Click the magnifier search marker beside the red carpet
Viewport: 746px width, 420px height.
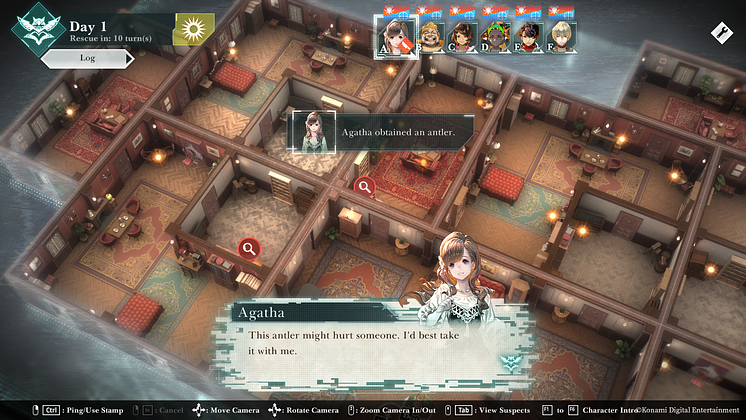coord(366,185)
